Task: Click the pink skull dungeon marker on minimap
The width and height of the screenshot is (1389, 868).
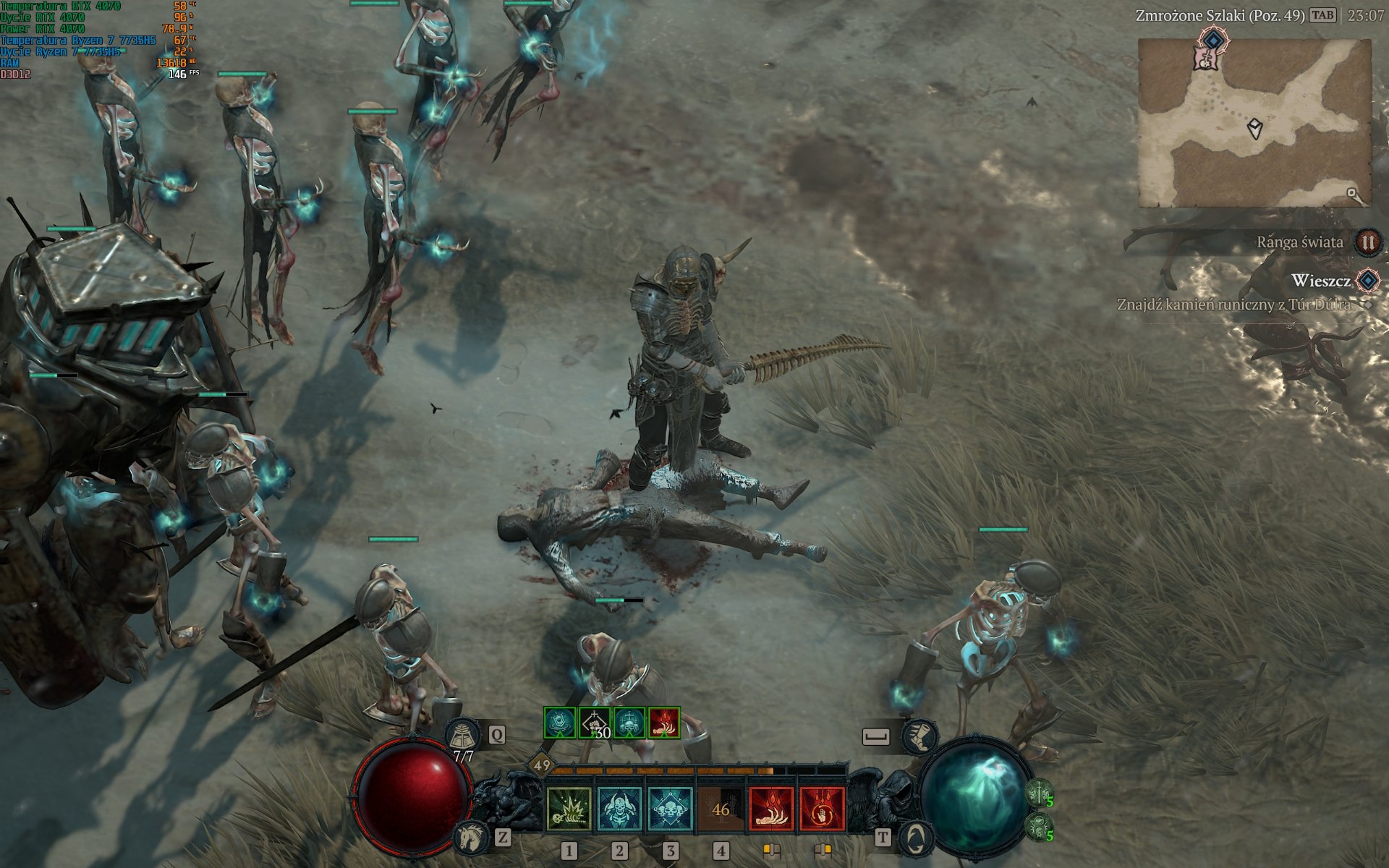Action: click(x=1205, y=59)
